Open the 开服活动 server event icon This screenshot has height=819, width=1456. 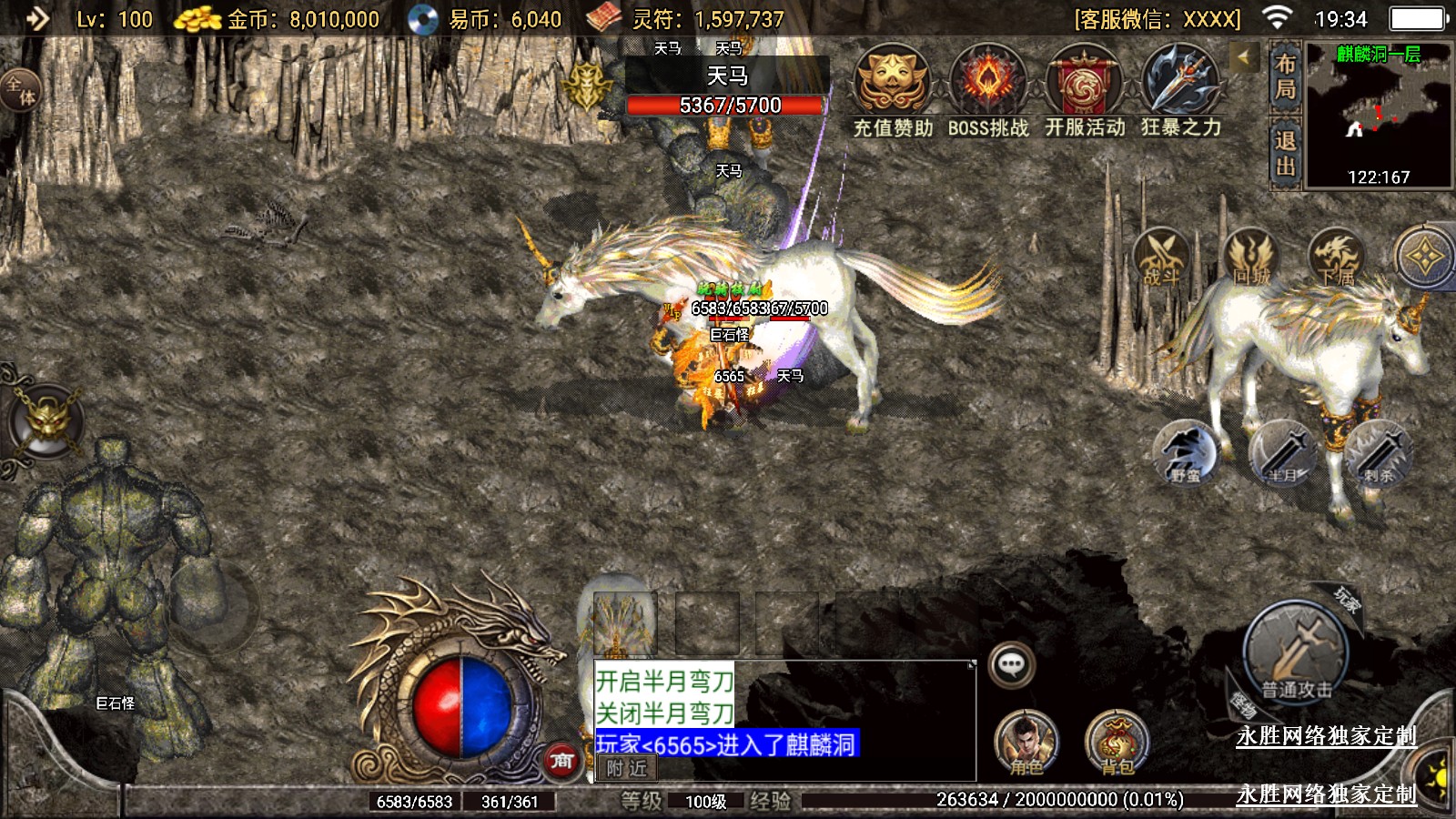(x=1084, y=84)
